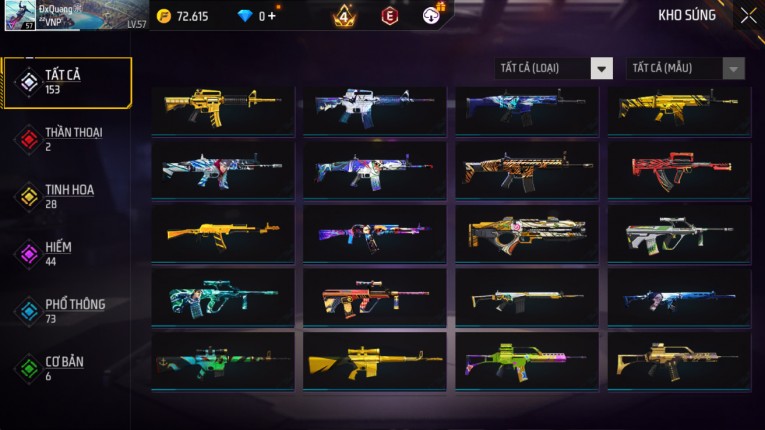
Task: Add diamonds with the plus button
Action: [x=272, y=16]
